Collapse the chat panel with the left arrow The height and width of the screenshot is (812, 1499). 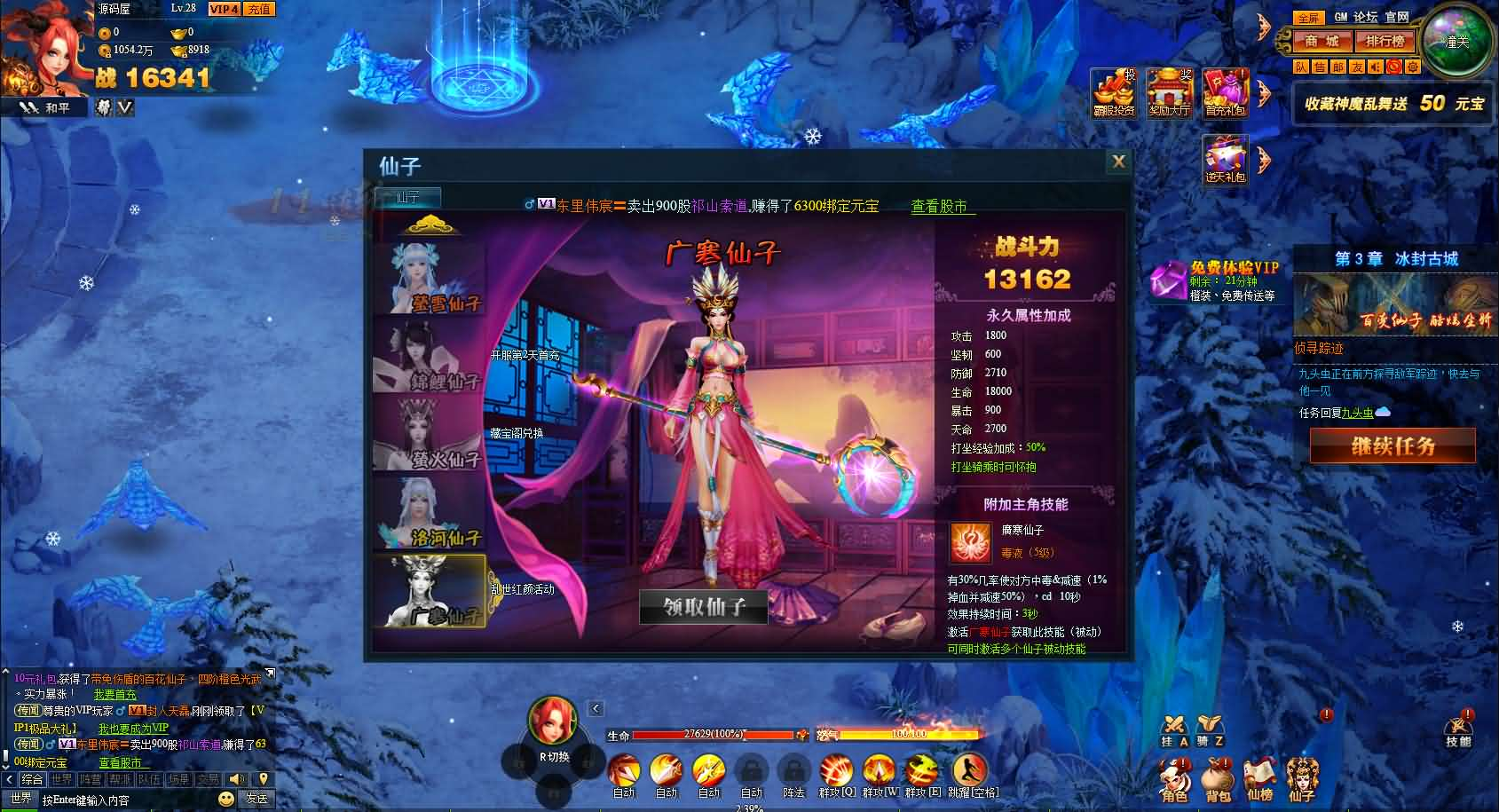click(11, 778)
